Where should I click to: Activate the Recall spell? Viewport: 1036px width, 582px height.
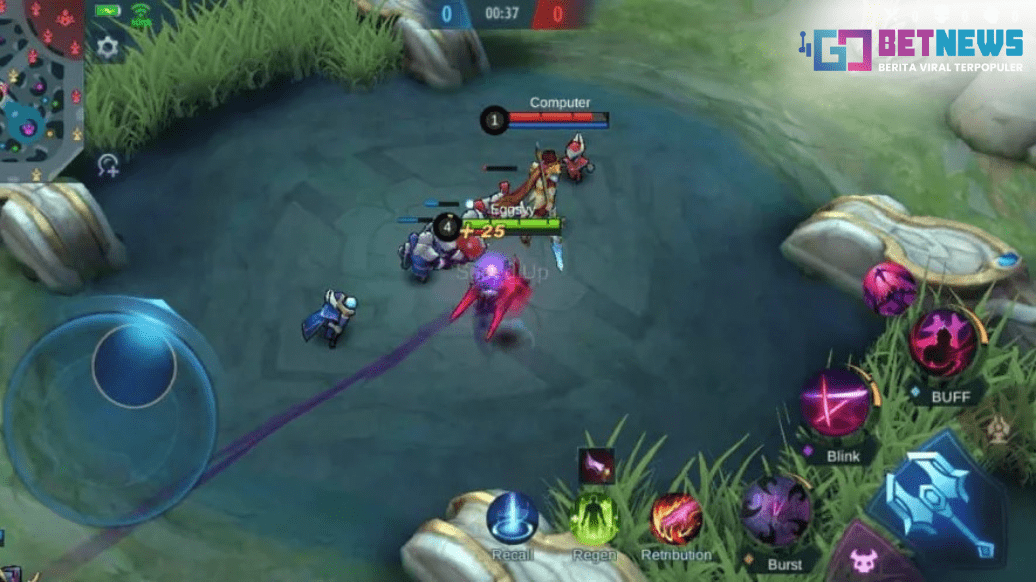coord(512,519)
